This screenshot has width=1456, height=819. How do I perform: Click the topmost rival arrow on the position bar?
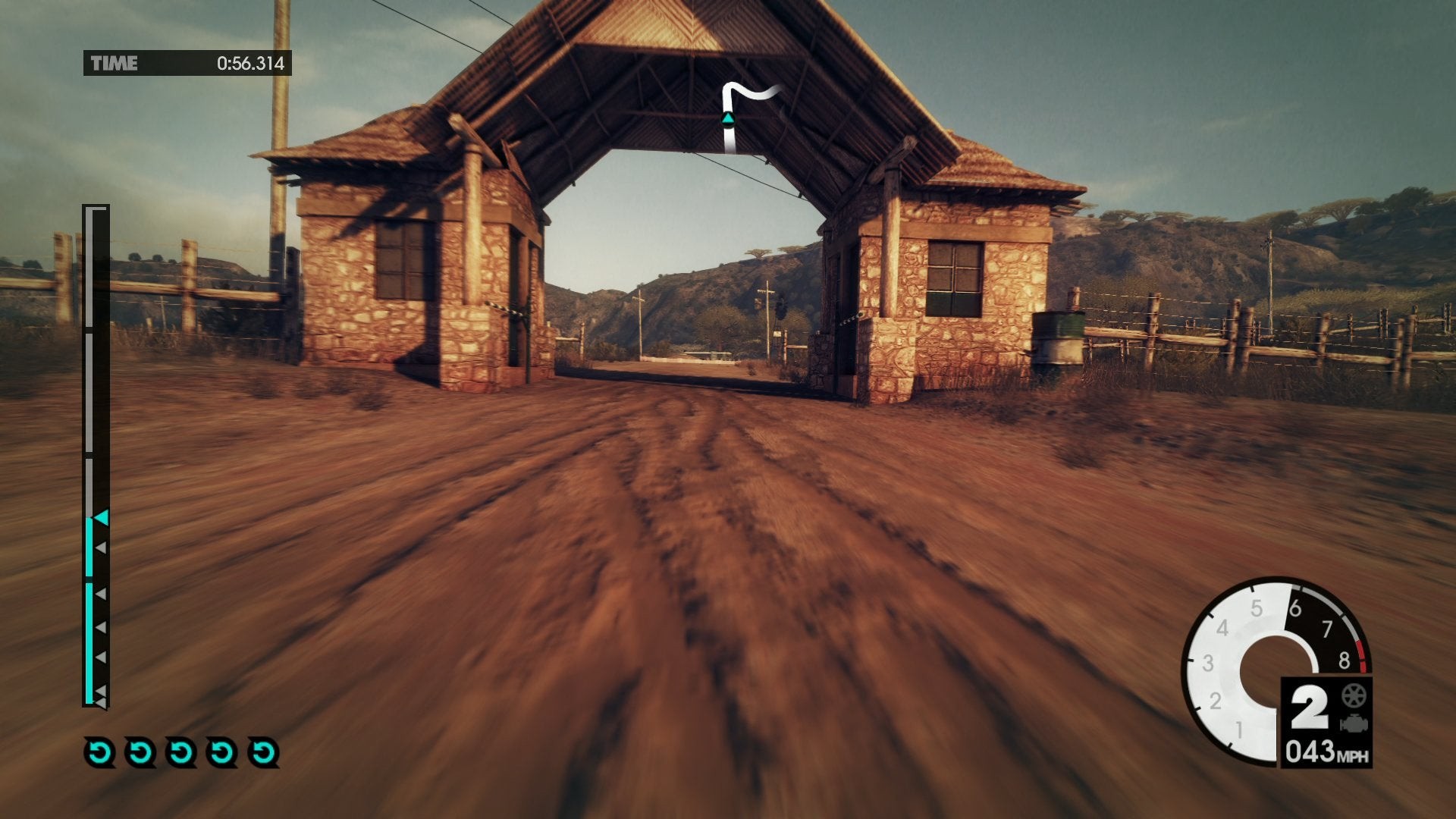(x=100, y=548)
